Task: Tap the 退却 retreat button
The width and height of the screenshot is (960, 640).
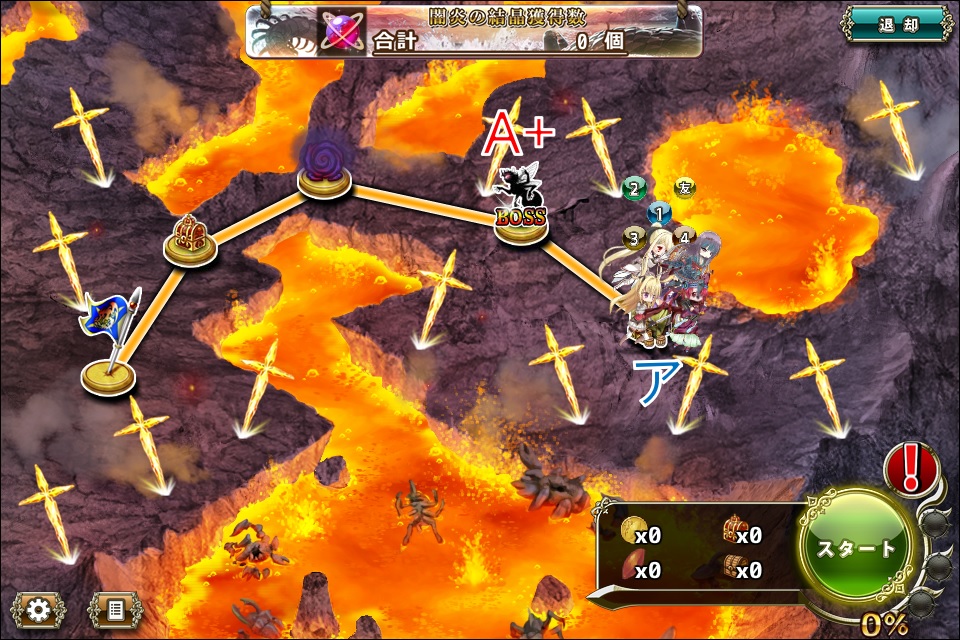Action: click(897, 22)
